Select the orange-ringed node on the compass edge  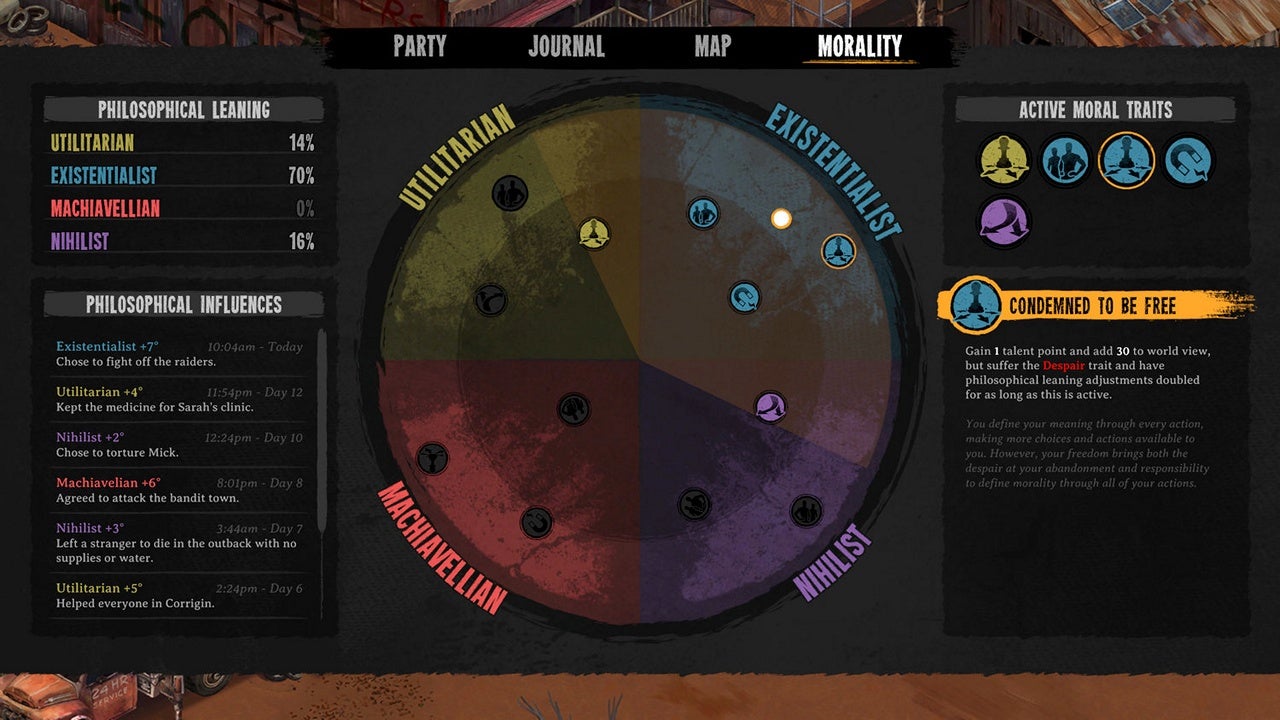838,252
